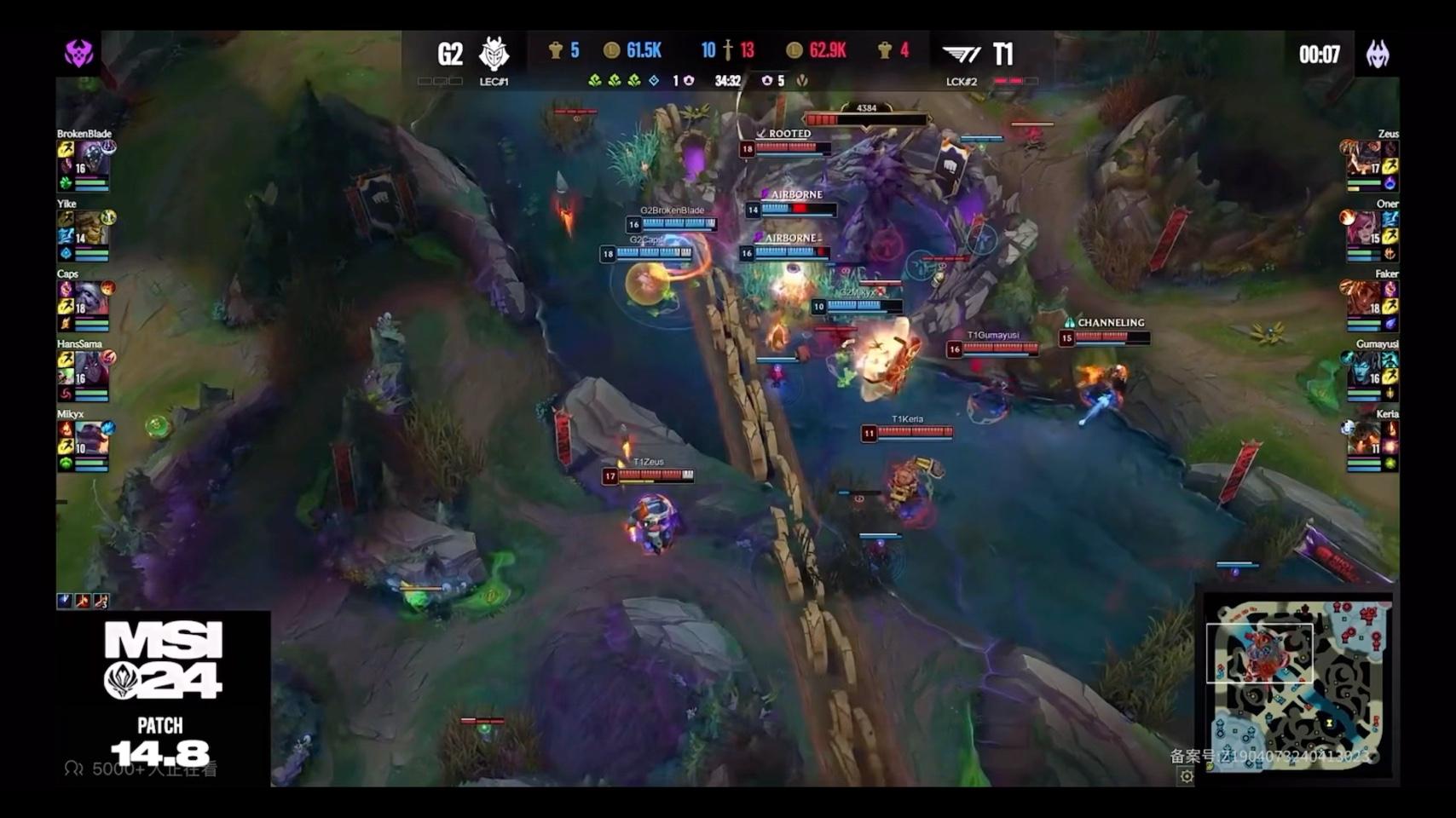Select Yike's champion portrait

point(92,229)
